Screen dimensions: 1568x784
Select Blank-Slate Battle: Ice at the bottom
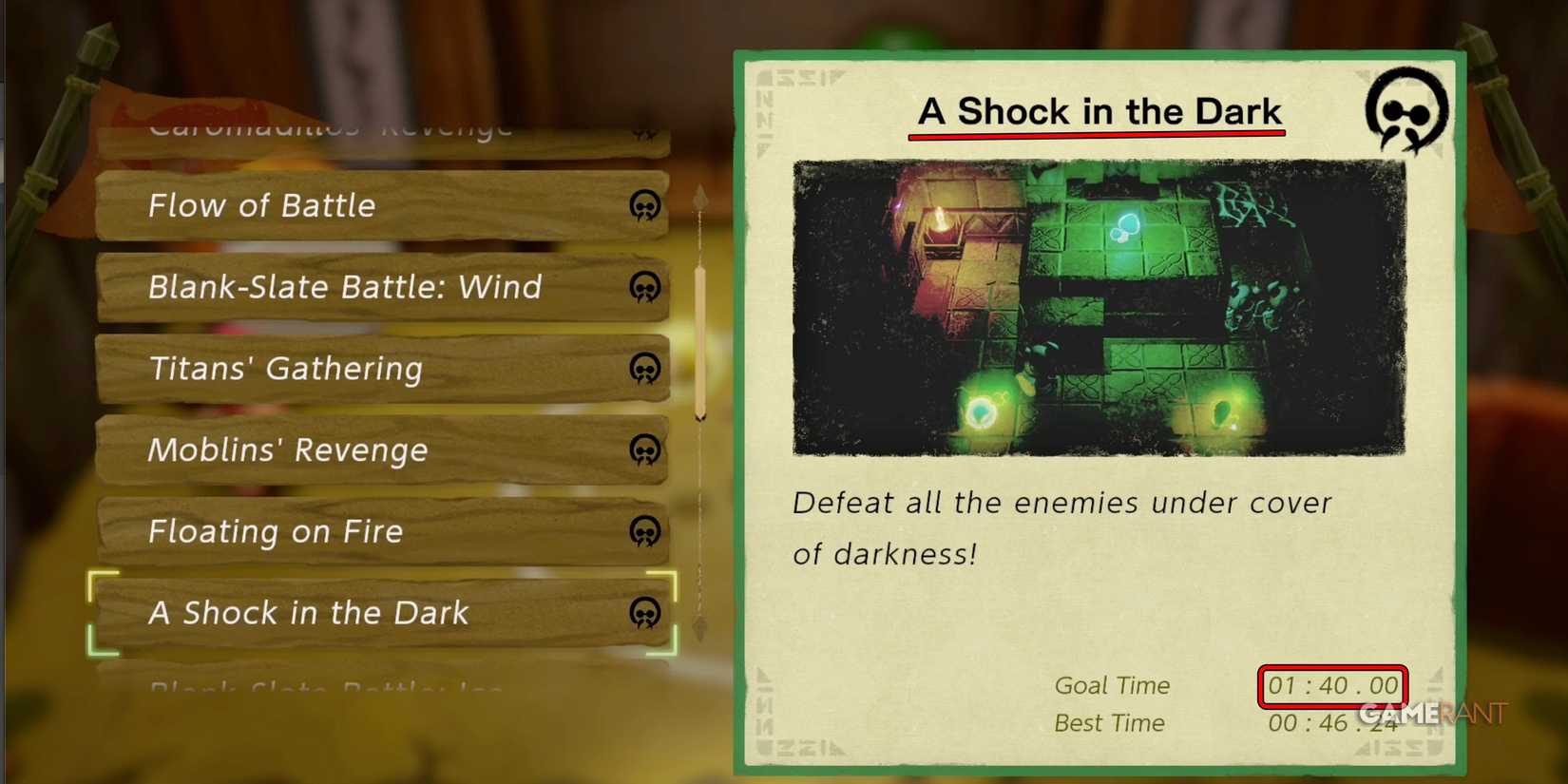point(333,686)
